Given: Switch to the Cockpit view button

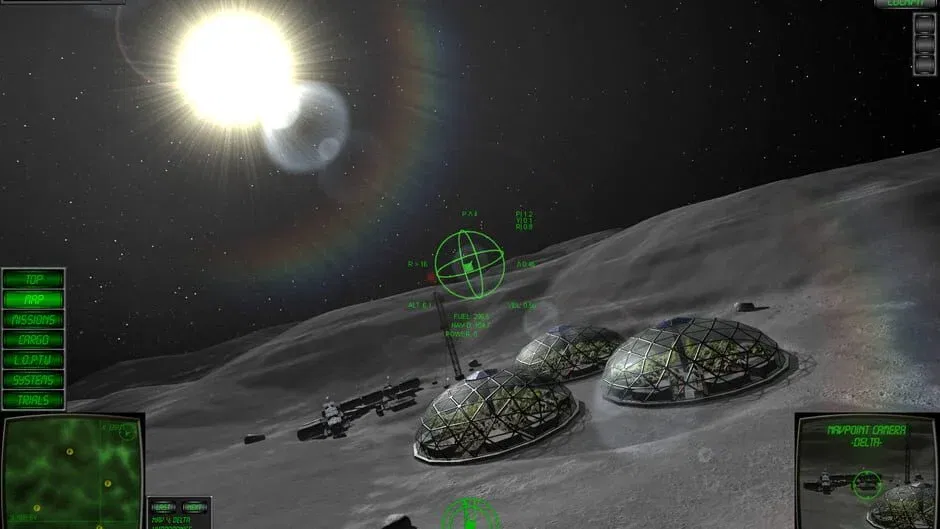Looking at the screenshot, I should pos(905,4).
